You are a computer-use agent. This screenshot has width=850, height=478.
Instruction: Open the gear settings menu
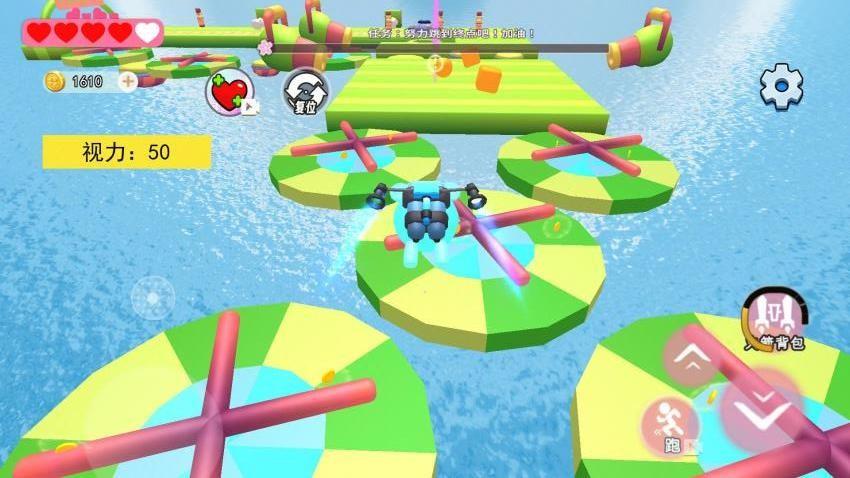point(781,86)
